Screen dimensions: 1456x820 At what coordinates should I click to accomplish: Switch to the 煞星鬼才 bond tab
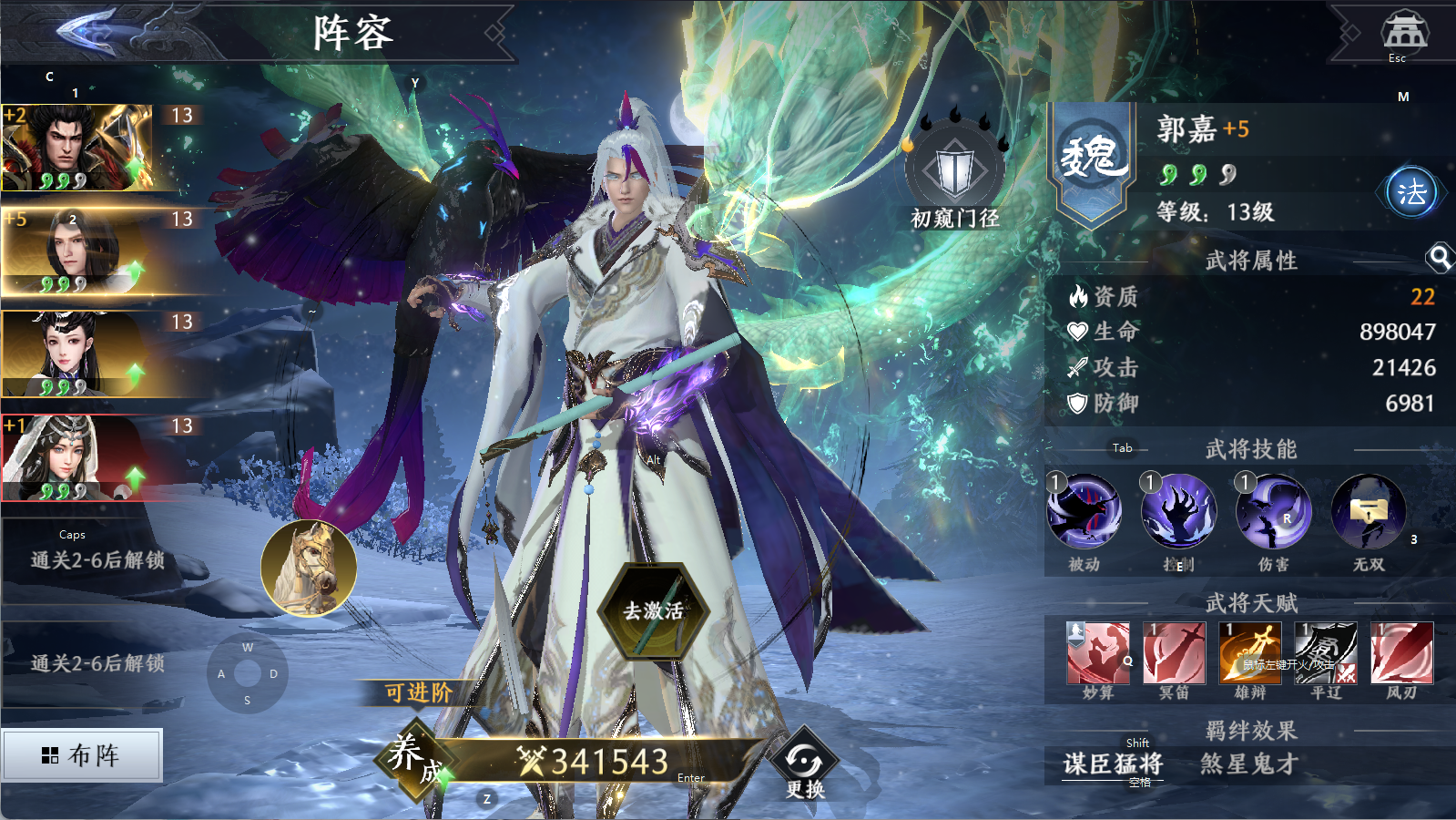[1248, 764]
